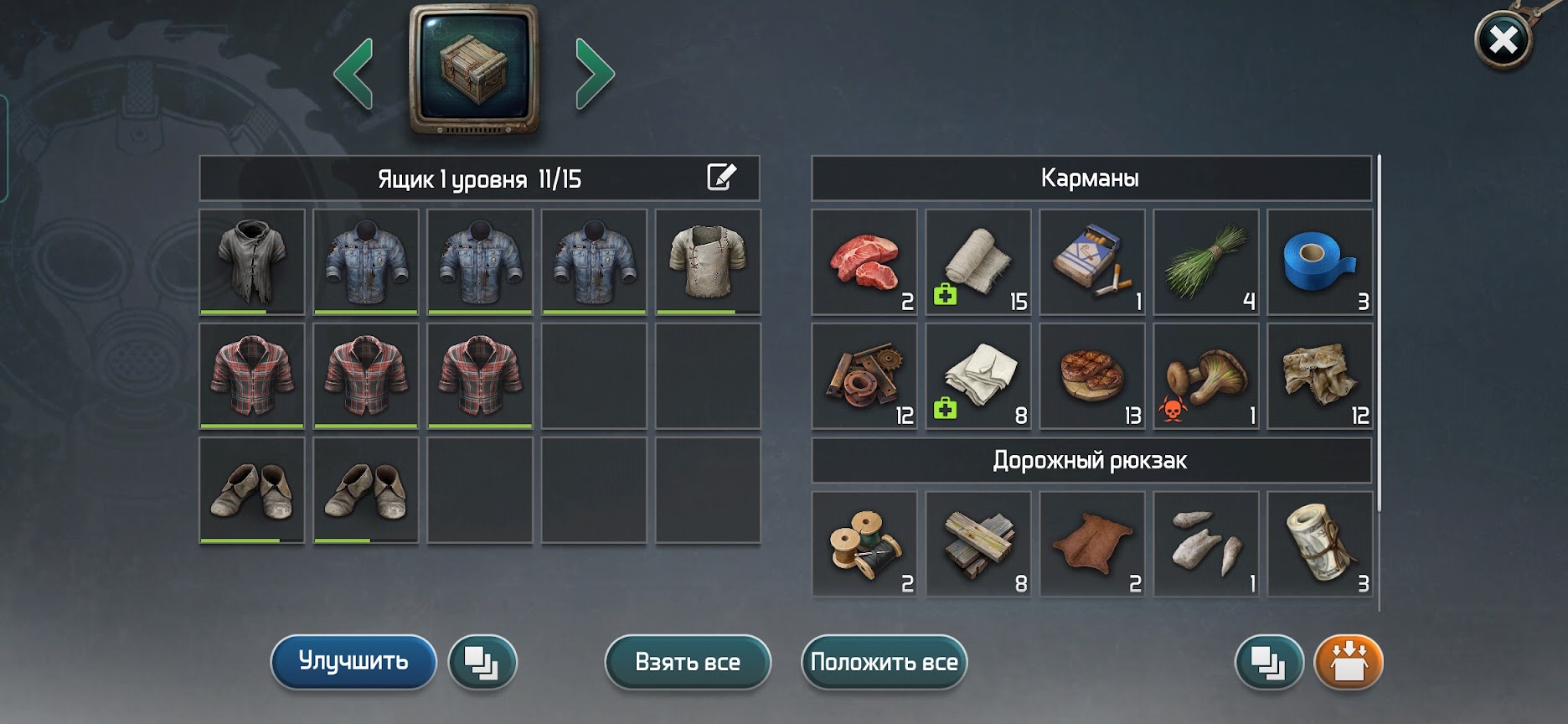The image size is (1568, 724).
Task: Go to the previous storage box
Action: coord(353,74)
